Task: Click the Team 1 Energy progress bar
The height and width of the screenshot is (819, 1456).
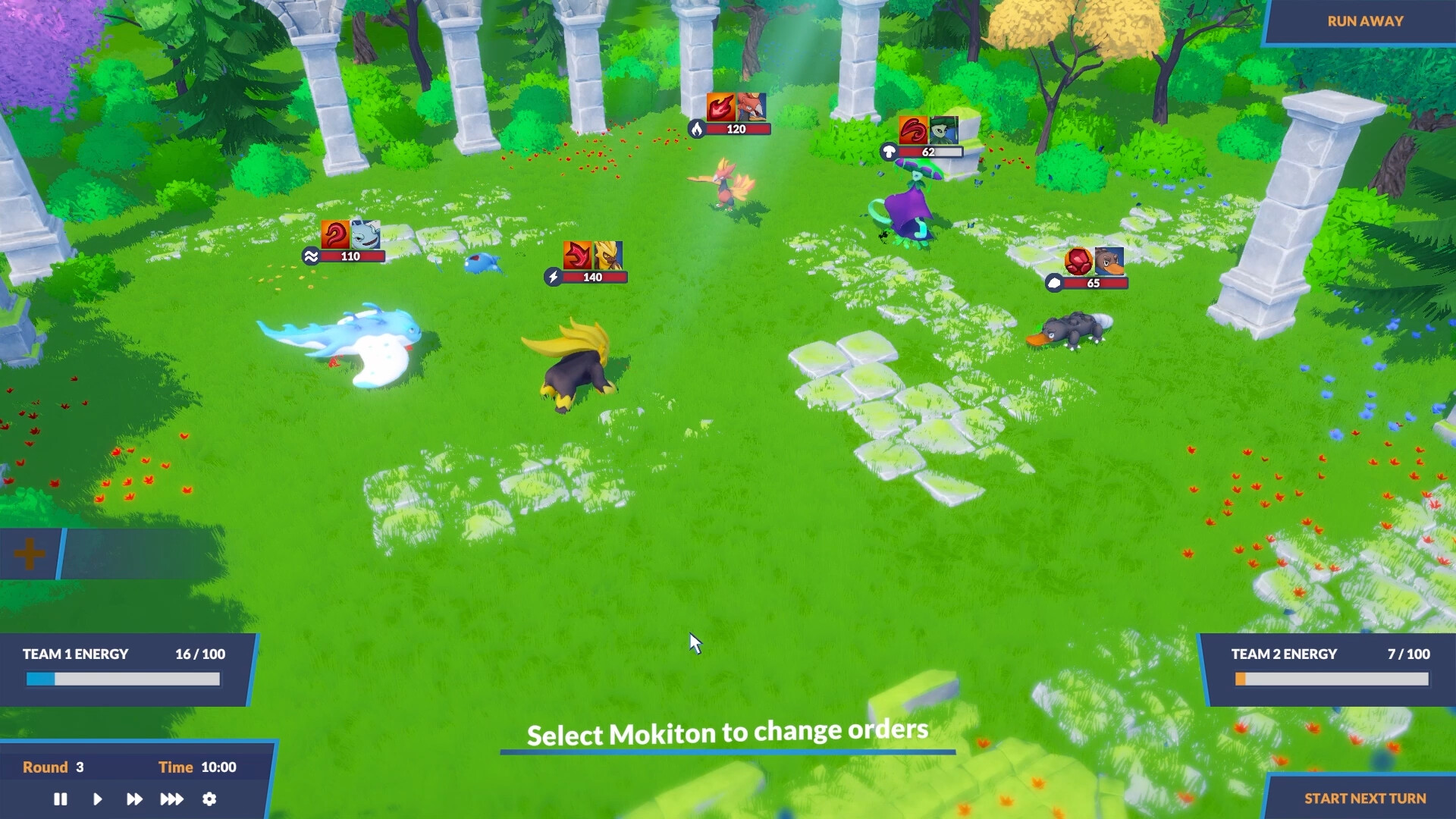Action: (121, 679)
